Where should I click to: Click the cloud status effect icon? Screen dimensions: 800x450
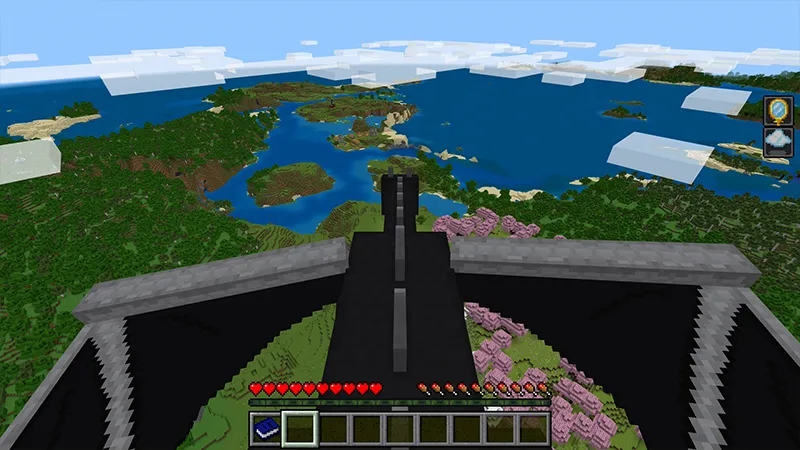tap(777, 141)
